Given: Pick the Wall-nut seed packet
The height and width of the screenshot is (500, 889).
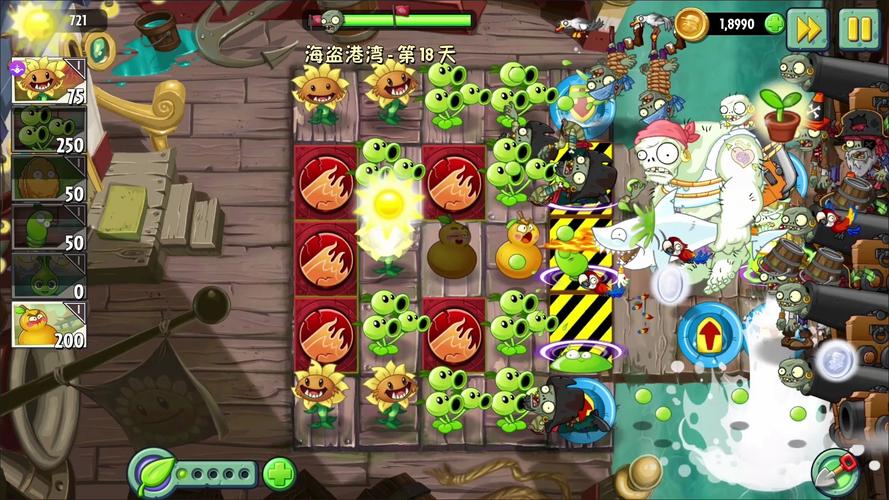Looking at the screenshot, I should click(x=48, y=179).
